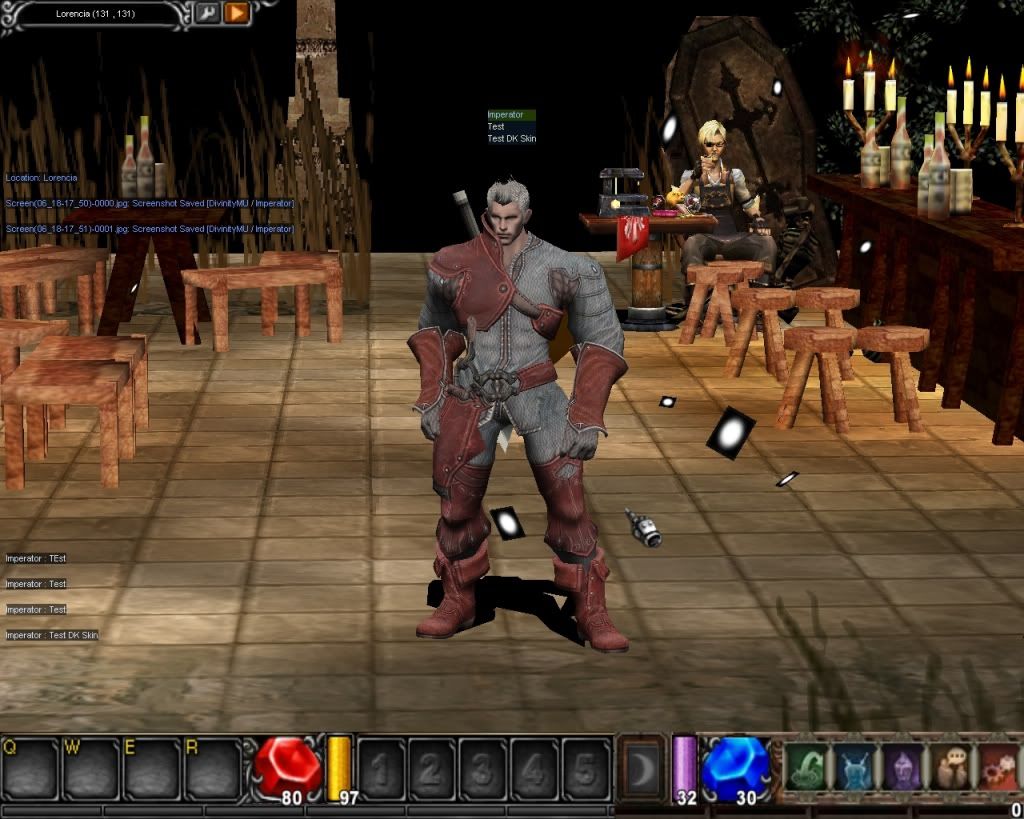Choose skill slot number 5
The width and height of the screenshot is (1024, 819).
(585, 770)
